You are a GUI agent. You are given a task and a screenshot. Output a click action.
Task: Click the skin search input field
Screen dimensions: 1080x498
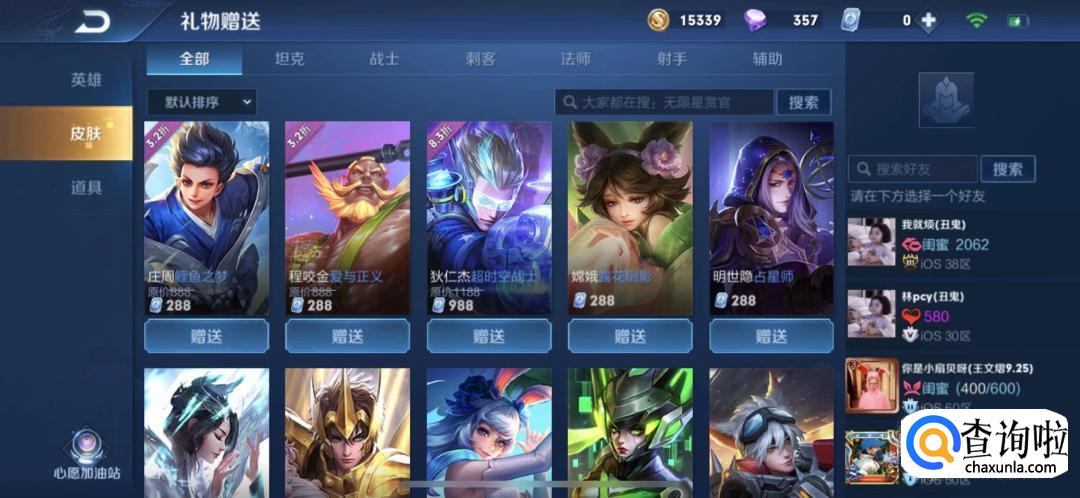tap(664, 102)
